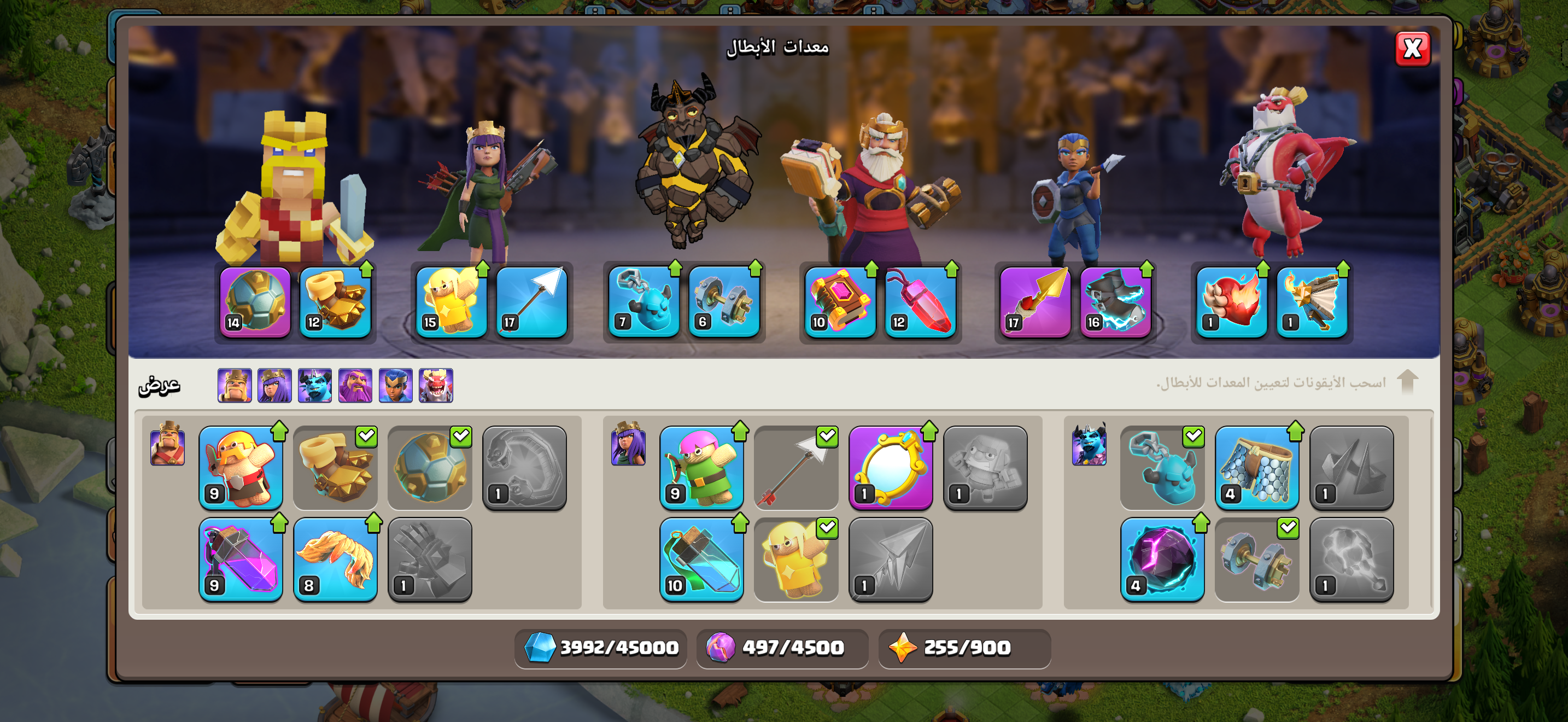This screenshot has height=722, width=1568.
Task: Pick the orange Vampstache level 8 equipment
Action: tap(335, 560)
